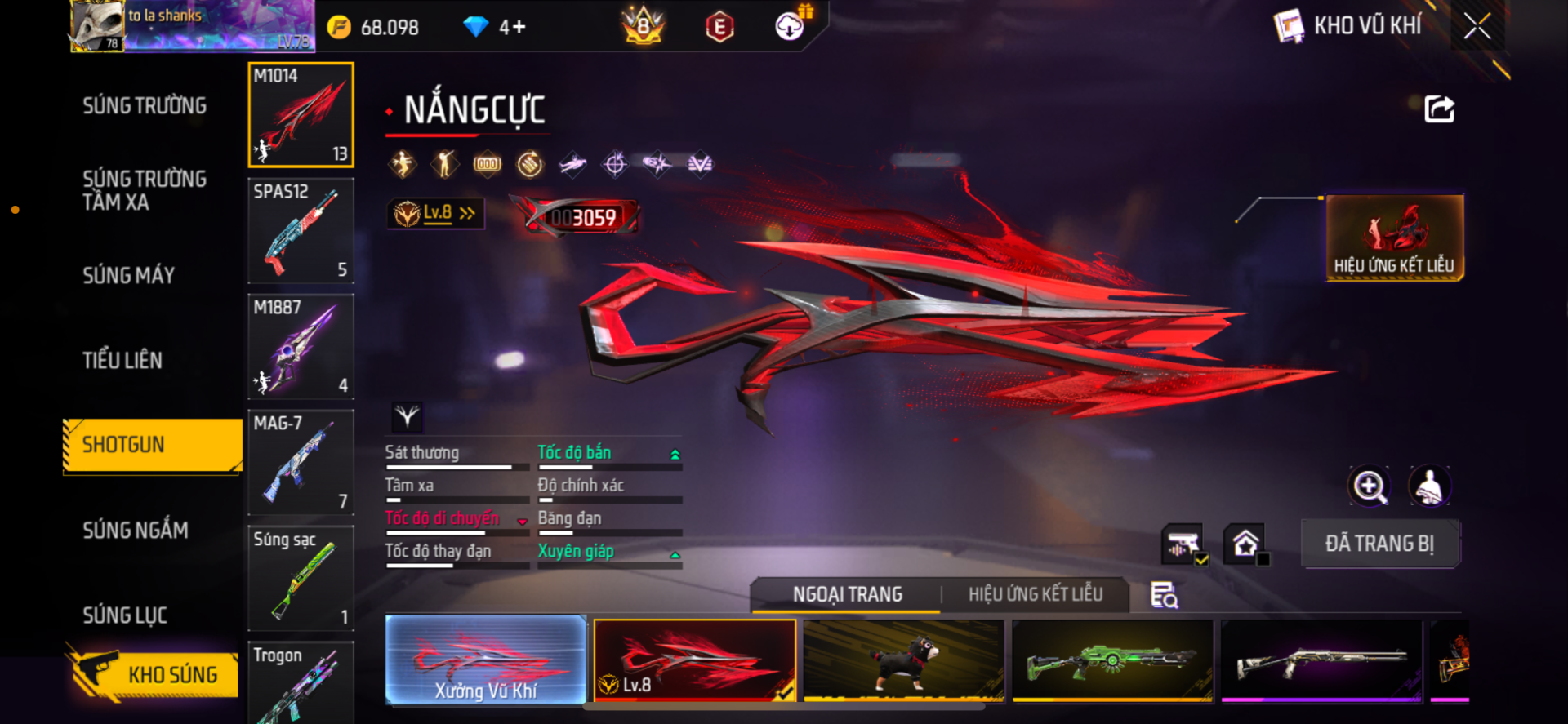Select the green shotgun skin thumbnail
This screenshot has height=724, width=1568.
pyautogui.click(x=1112, y=660)
